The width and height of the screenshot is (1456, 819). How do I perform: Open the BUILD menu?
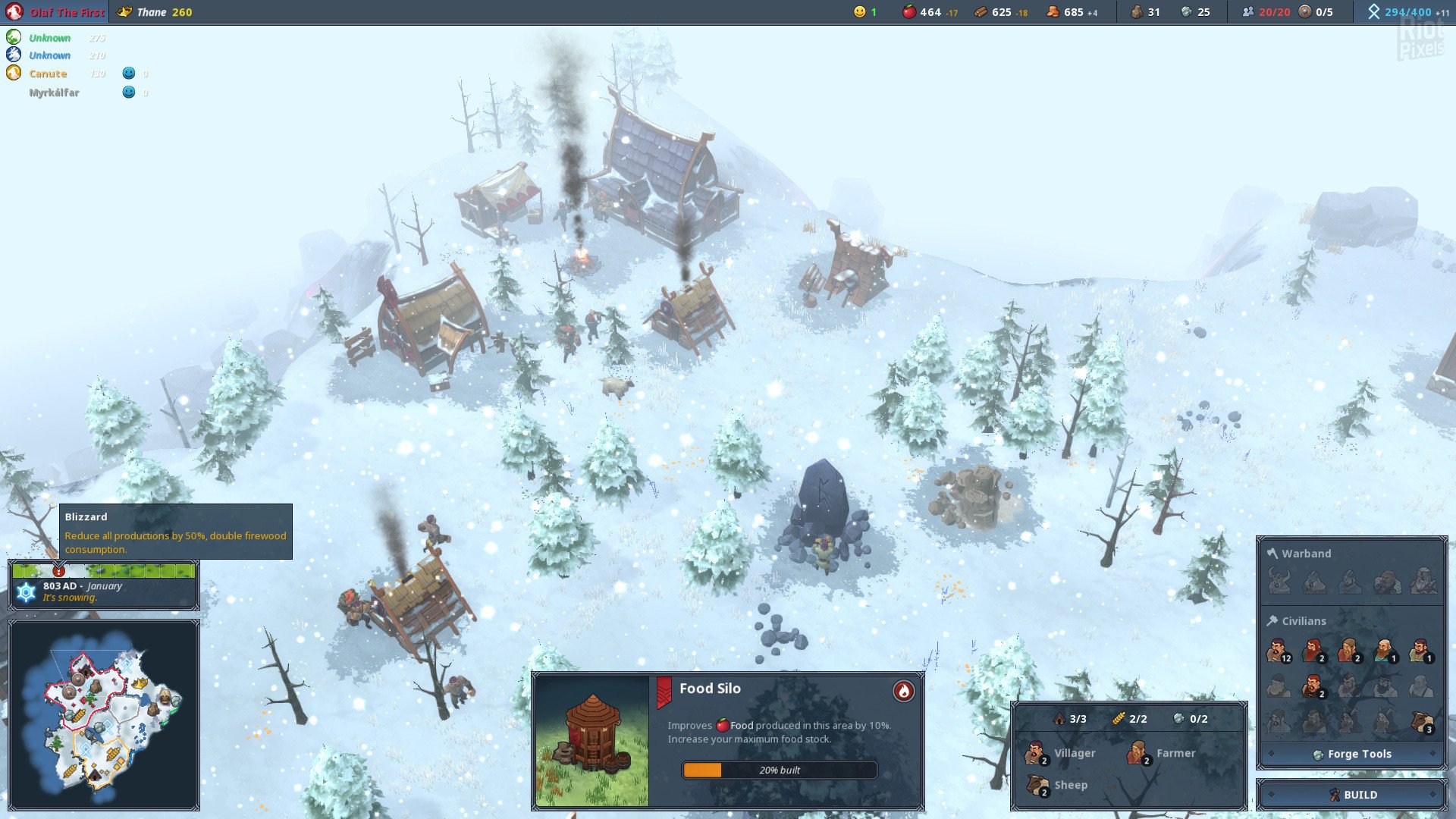[x=1352, y=795]
